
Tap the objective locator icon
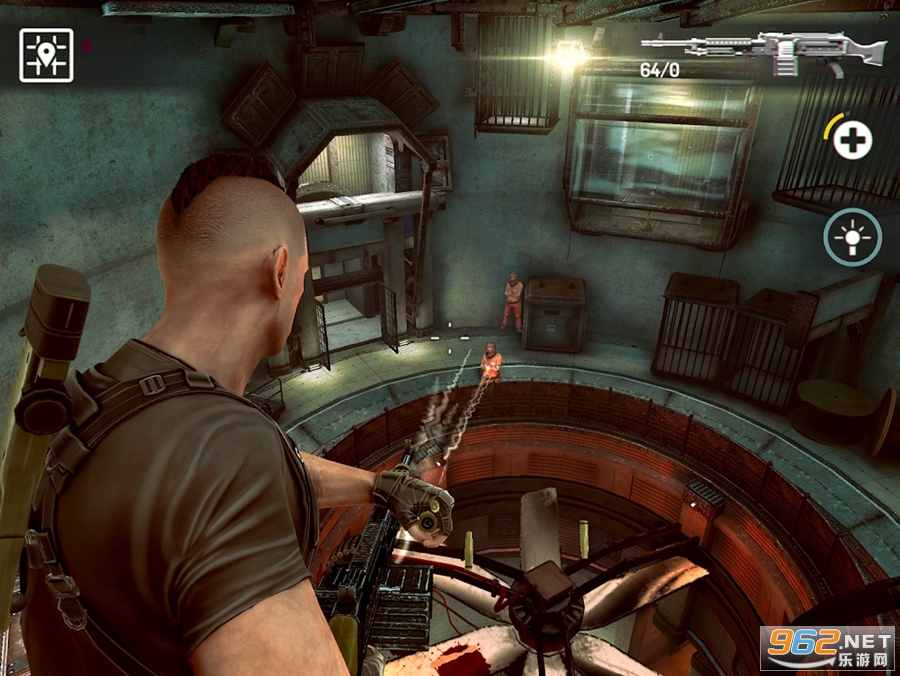46,55
